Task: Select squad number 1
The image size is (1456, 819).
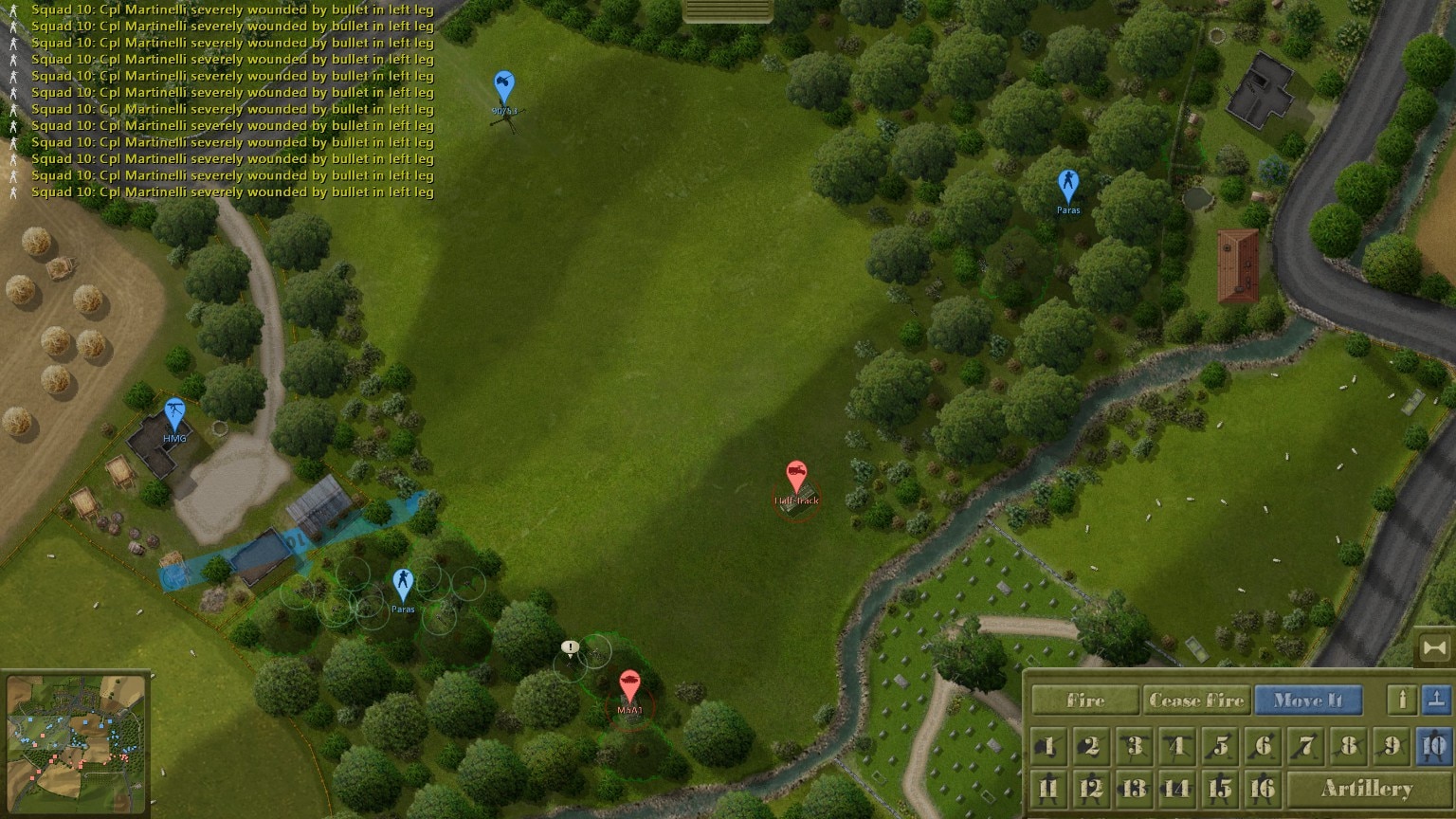Action: coord(1048,746)
